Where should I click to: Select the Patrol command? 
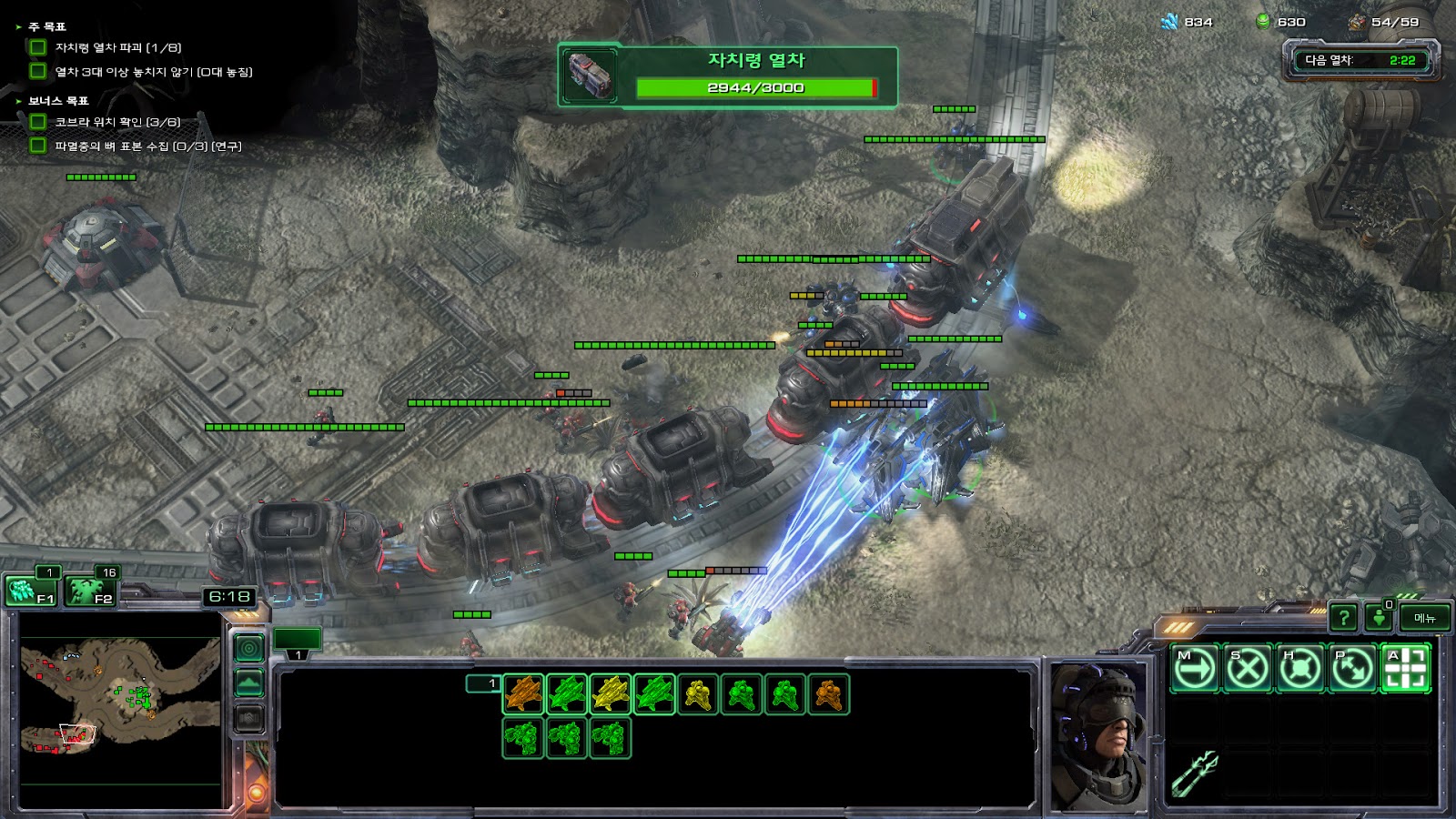pyautogui.click(x=1352, y=669)
